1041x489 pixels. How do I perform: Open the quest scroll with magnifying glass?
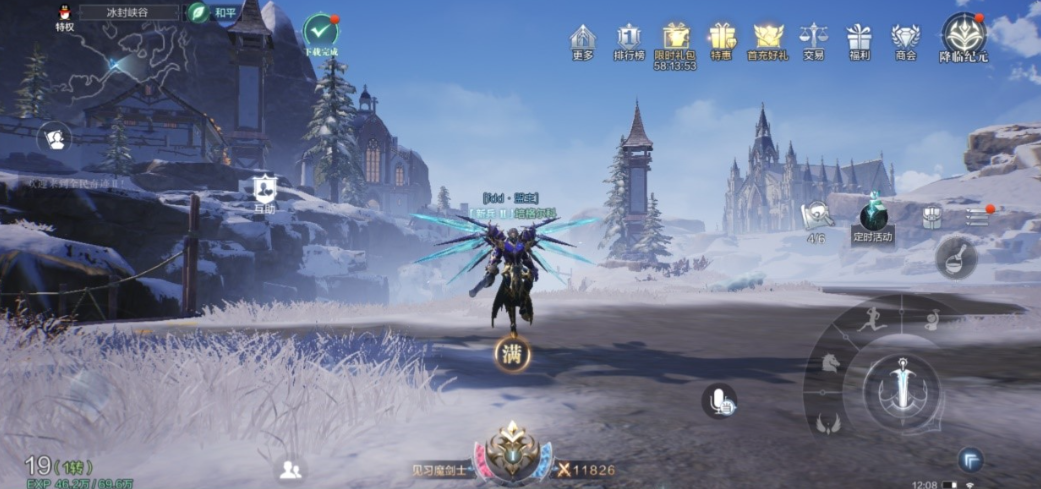816,215
